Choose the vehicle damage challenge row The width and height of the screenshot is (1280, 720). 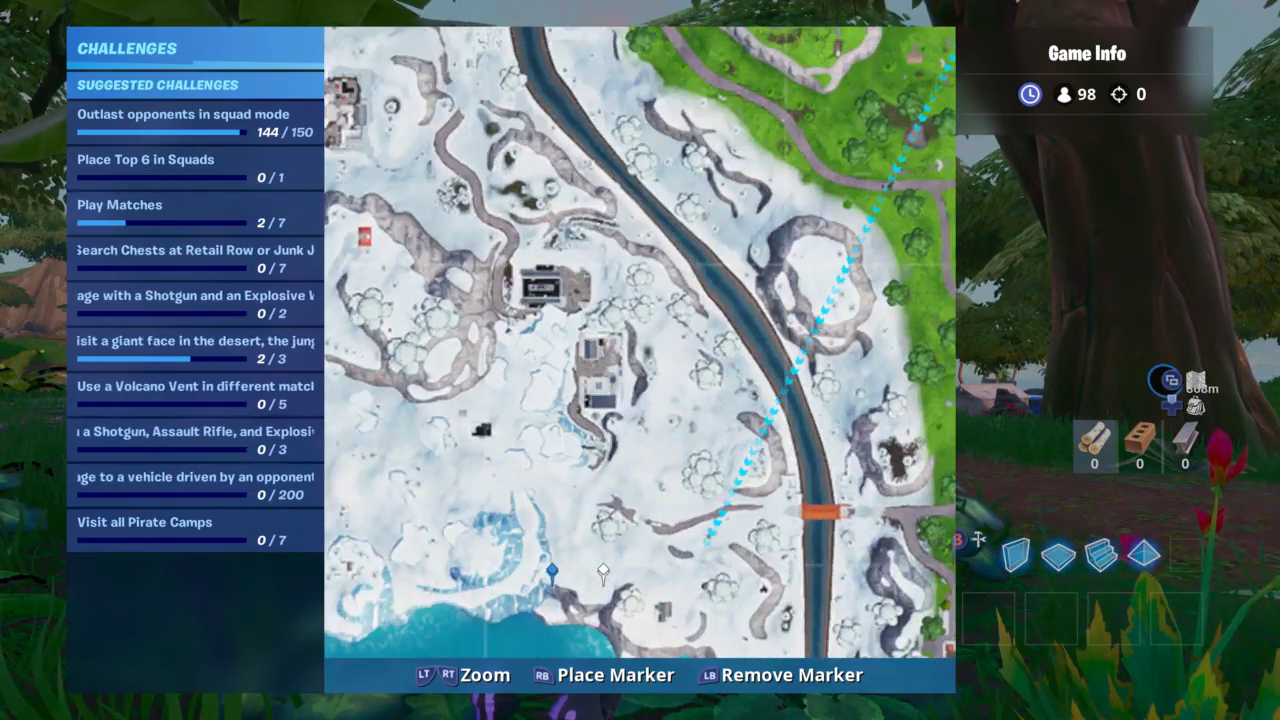click(195, 485)
